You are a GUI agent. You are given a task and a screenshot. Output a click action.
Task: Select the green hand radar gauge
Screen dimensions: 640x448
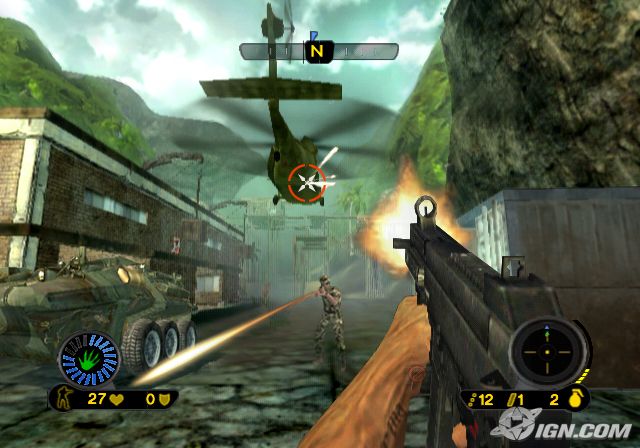click(89, 359)
